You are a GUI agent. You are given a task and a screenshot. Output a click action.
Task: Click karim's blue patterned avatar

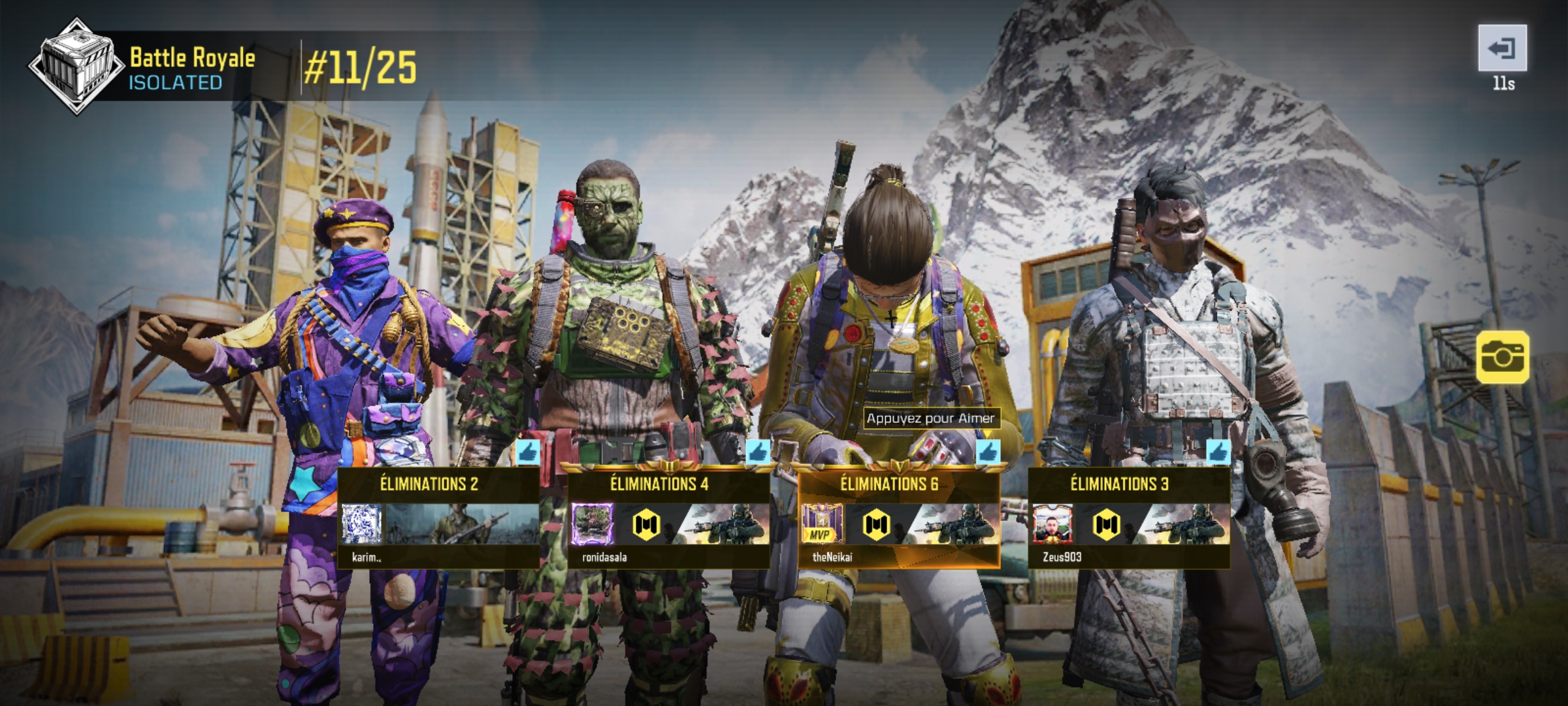(361, 524)
